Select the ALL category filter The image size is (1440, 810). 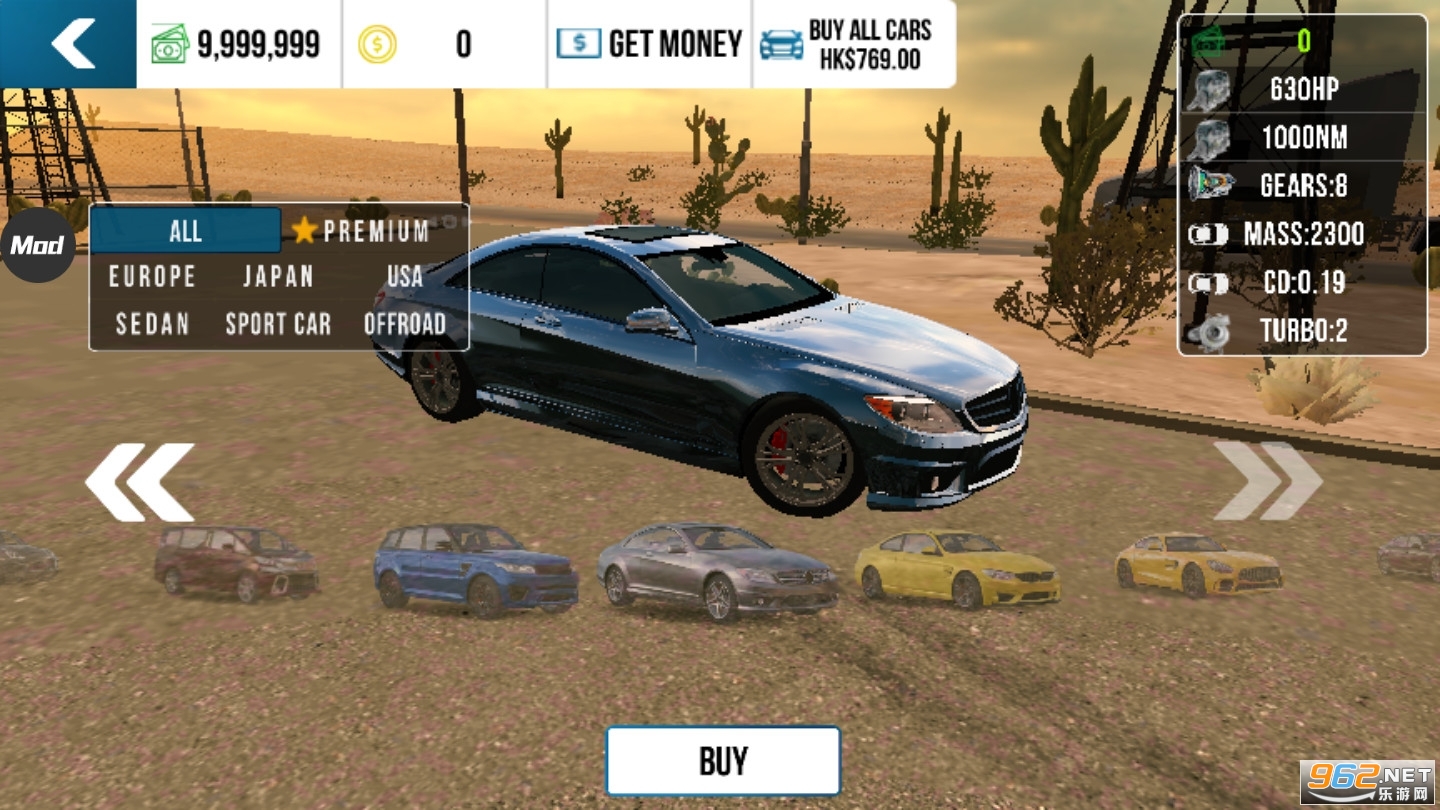(185, 230)
